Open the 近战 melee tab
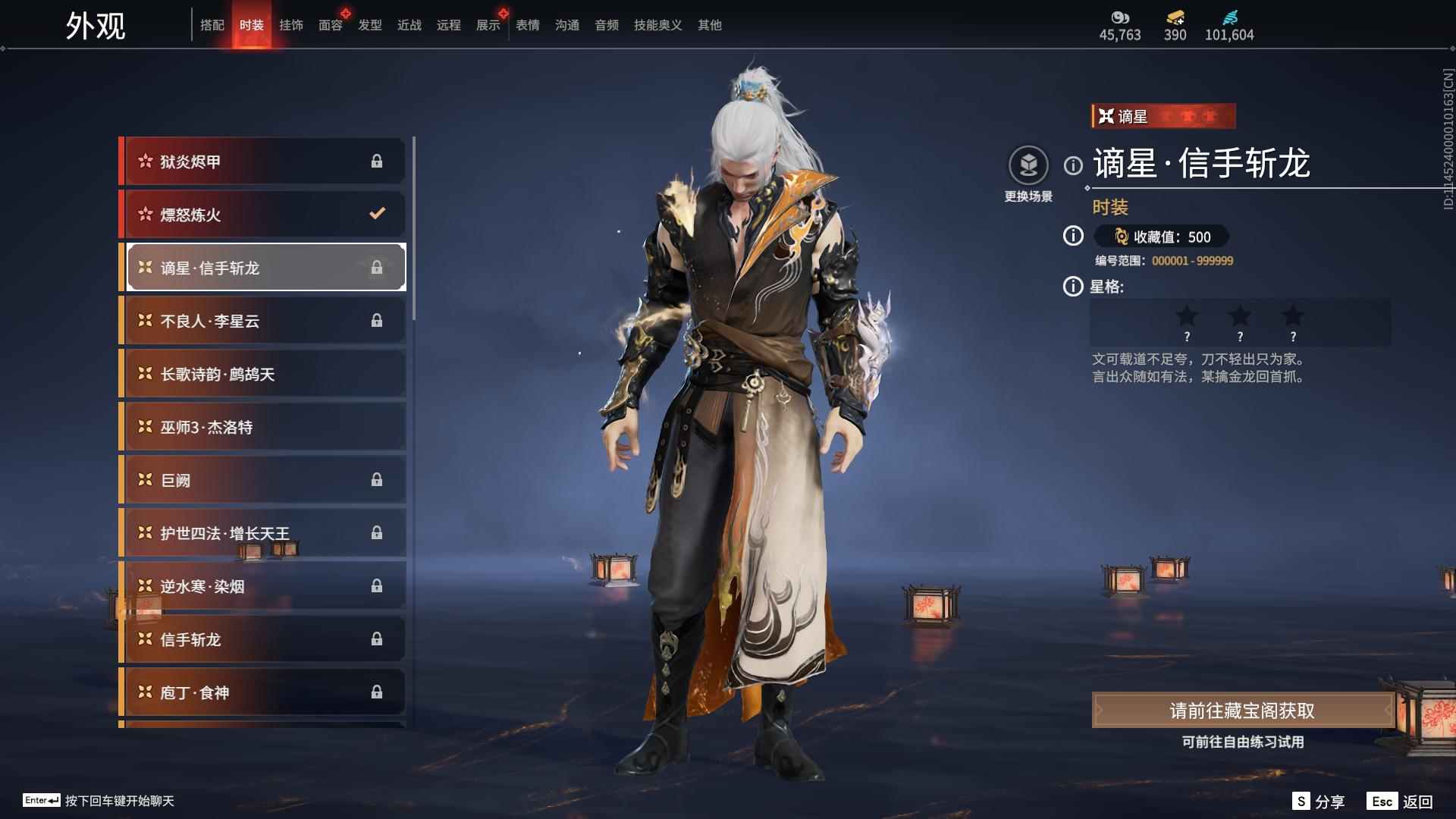This screenshot has height=819, width=1456. (x=409, y=25)
